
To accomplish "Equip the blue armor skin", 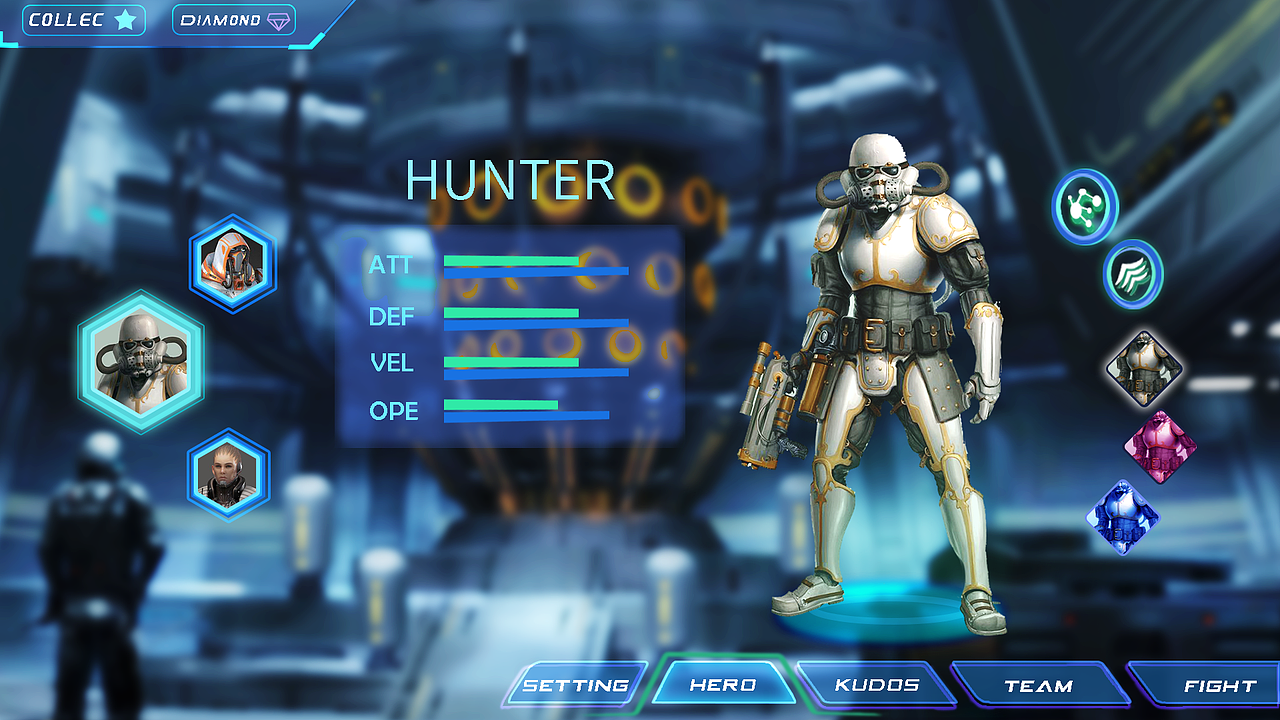I will pyautogui.click(x=1123, y=518).
